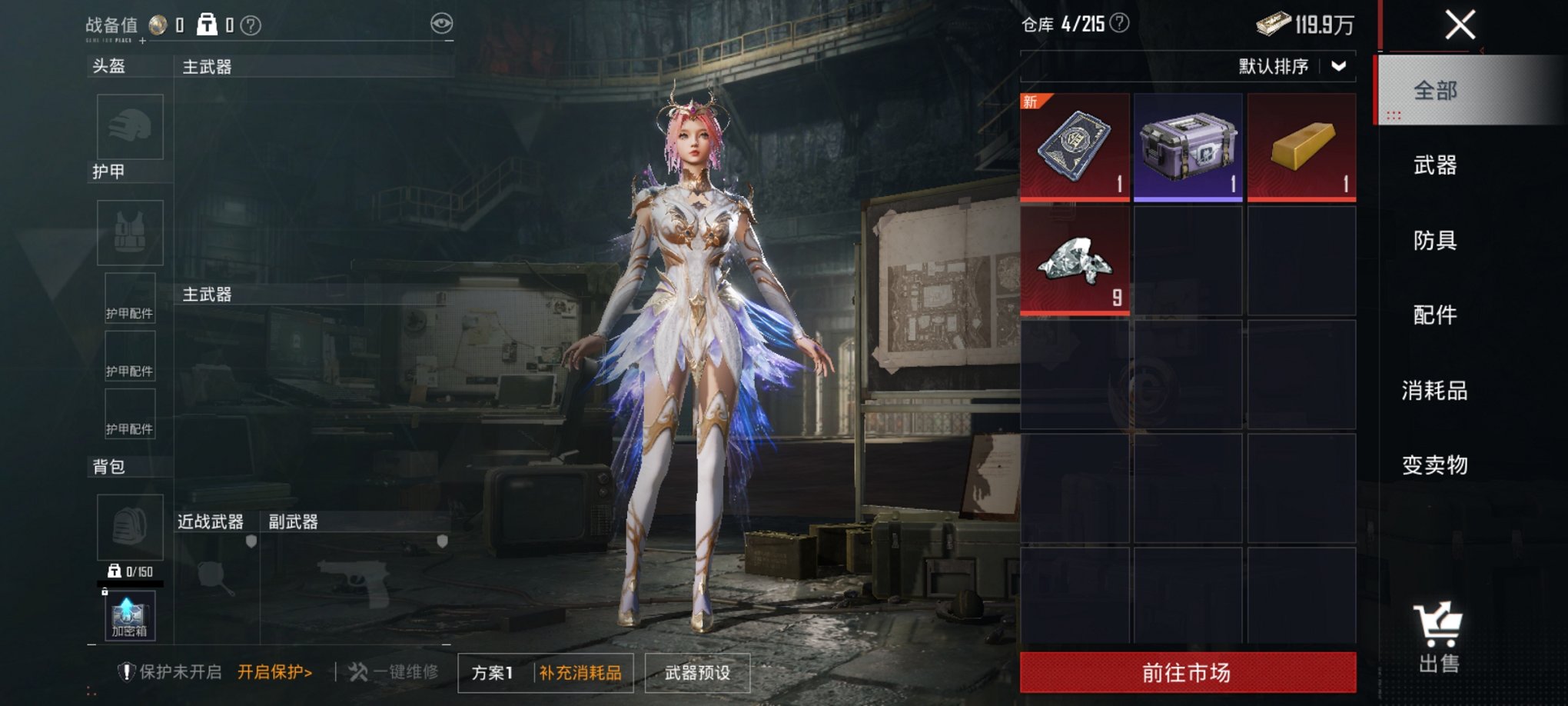The image size is (1568, 706).
Task: Click the wrench icon next to 一键维修
Action: [360, 669]
